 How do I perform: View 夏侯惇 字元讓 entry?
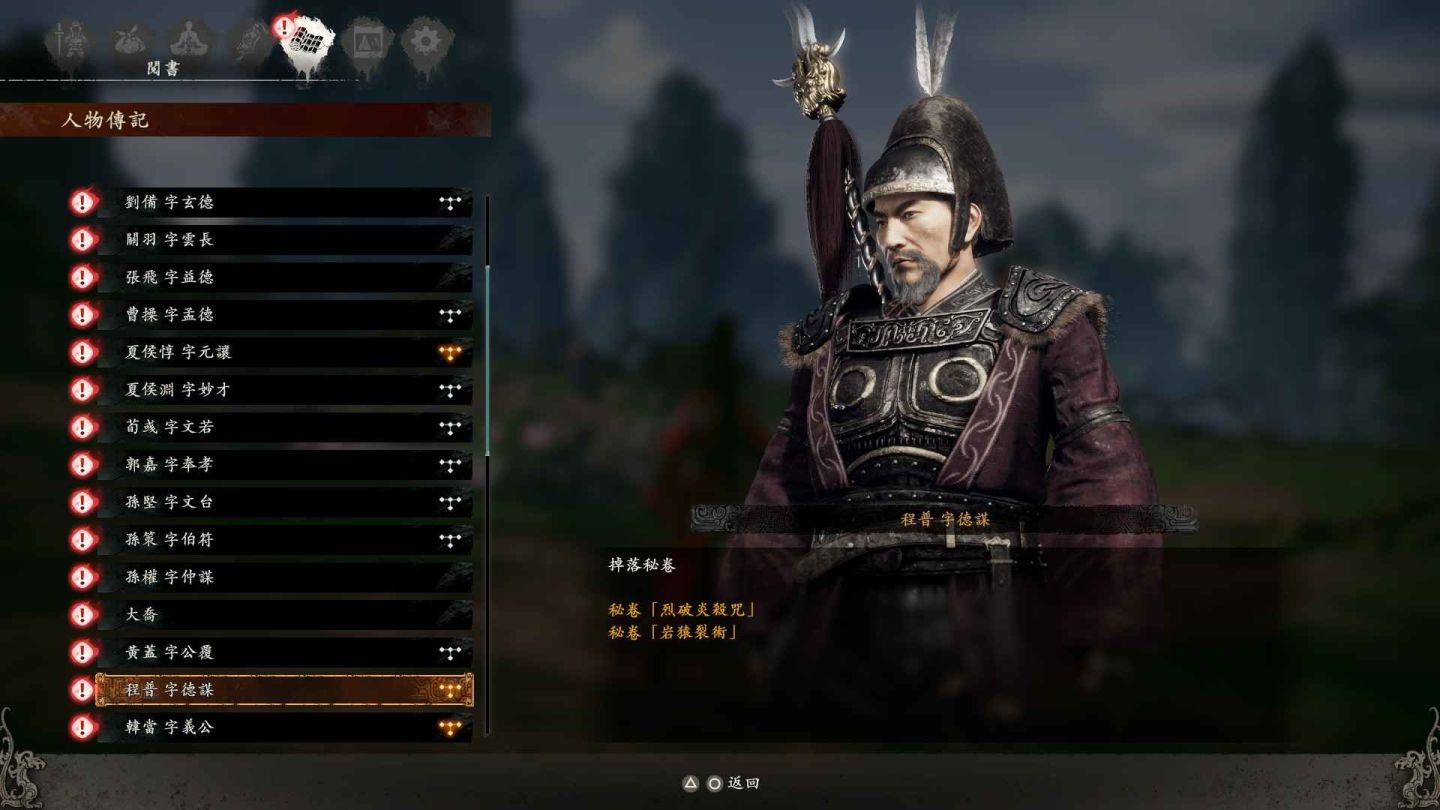pos(283,352)
